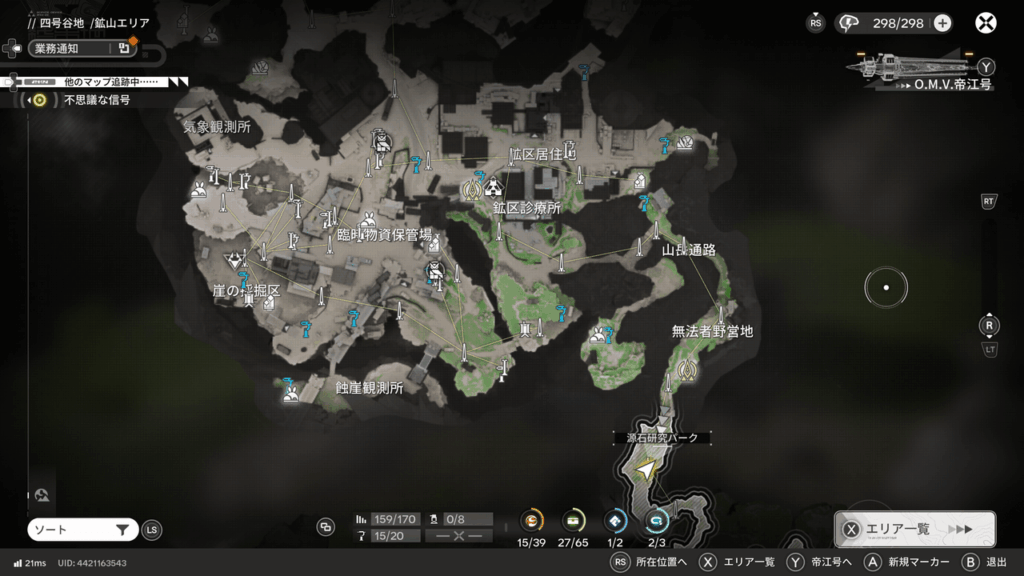Screen dimensions: 1024x576
Task: Open the ソート filter dropdown
Action: click(82, 530)
